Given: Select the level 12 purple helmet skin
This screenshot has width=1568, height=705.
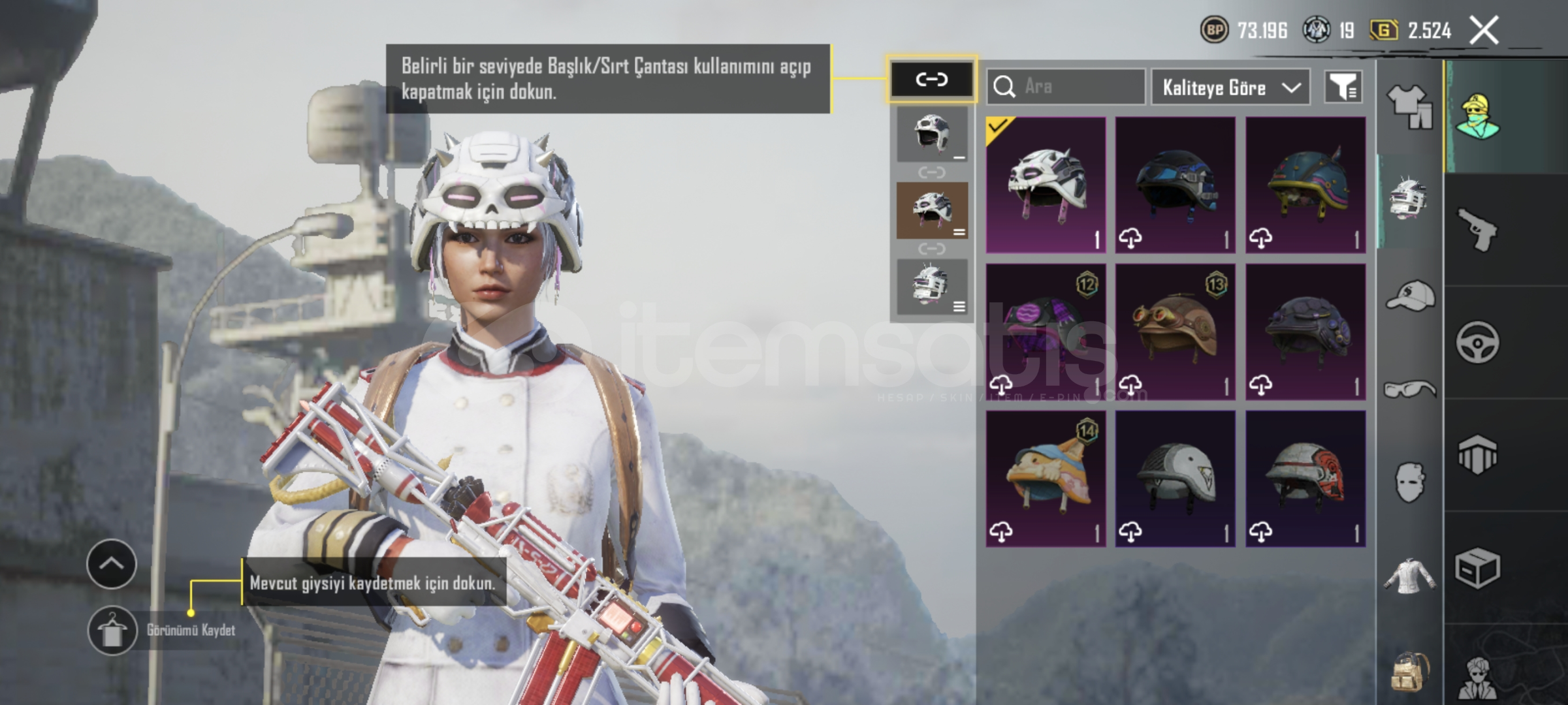Looking at the screenshot, I should (x=1046, y=332).
